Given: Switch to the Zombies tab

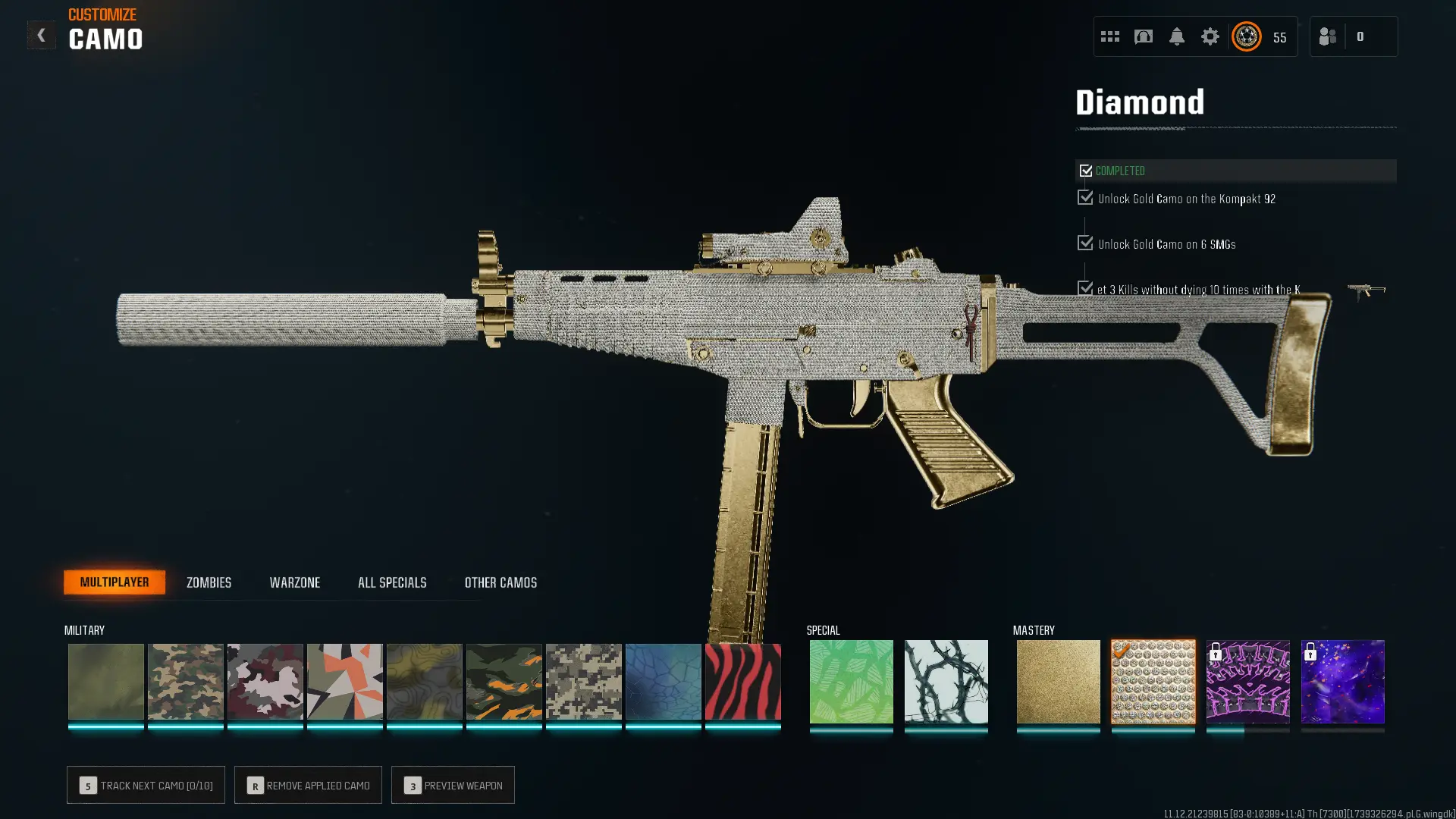Looking at the screenshot, I should point(208,582).
